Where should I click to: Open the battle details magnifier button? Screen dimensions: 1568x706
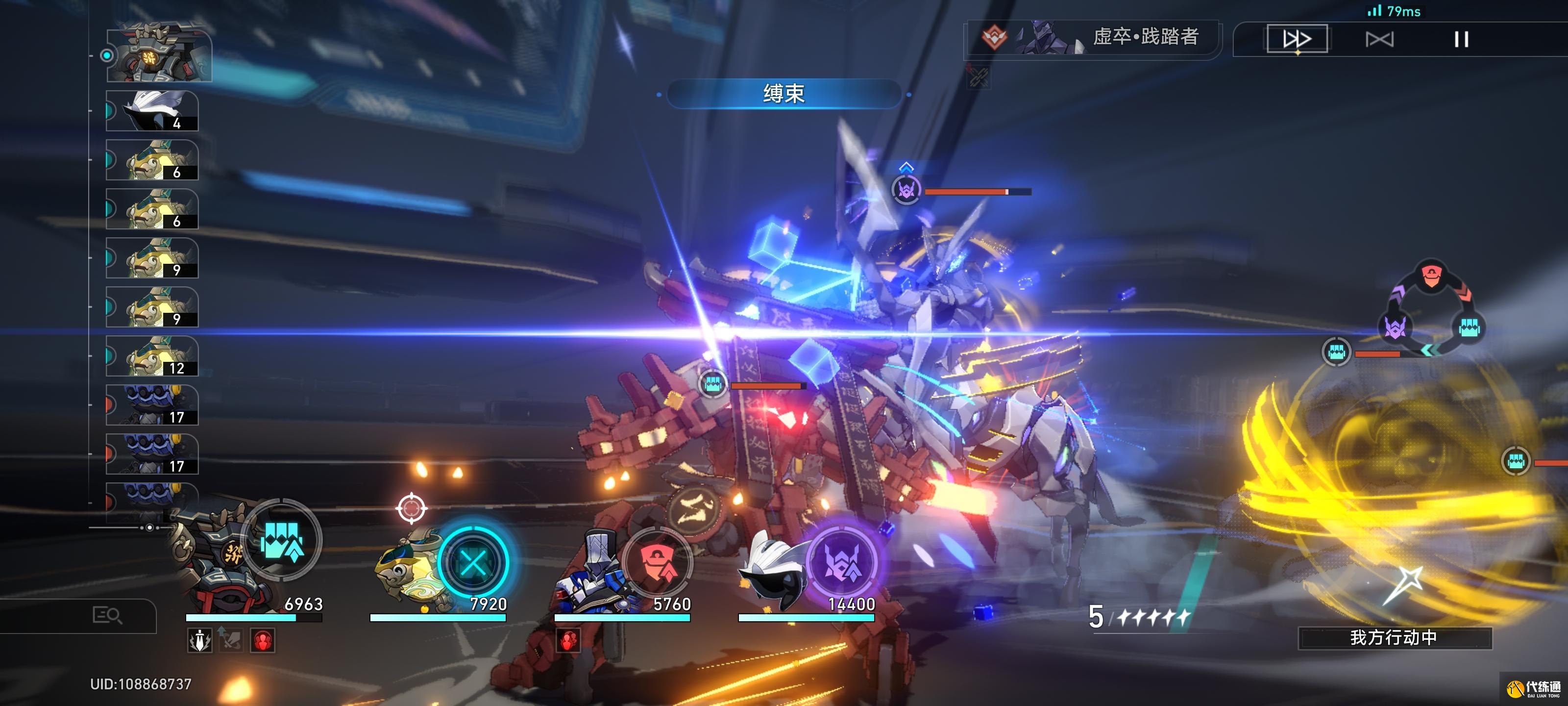click(x=107, y=616)
